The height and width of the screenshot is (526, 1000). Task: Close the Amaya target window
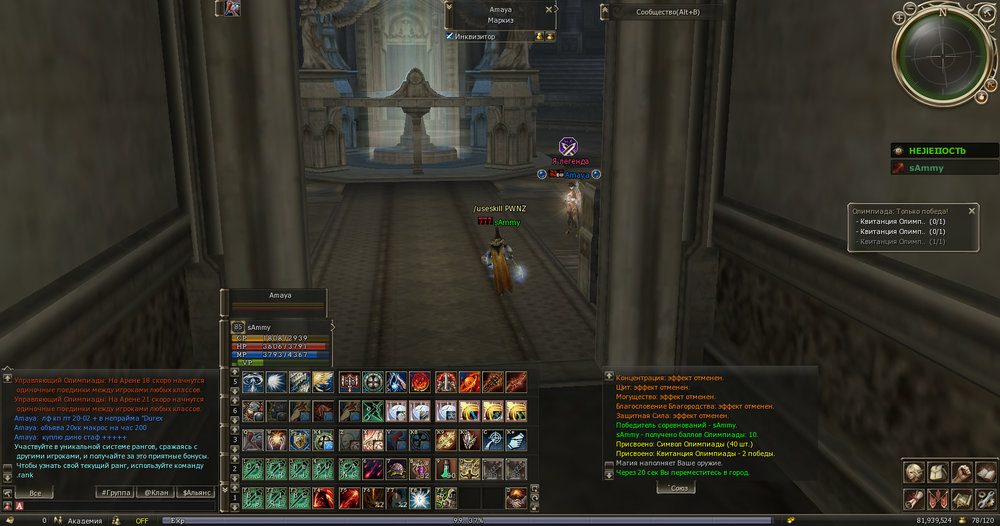[x=549, y=9]
